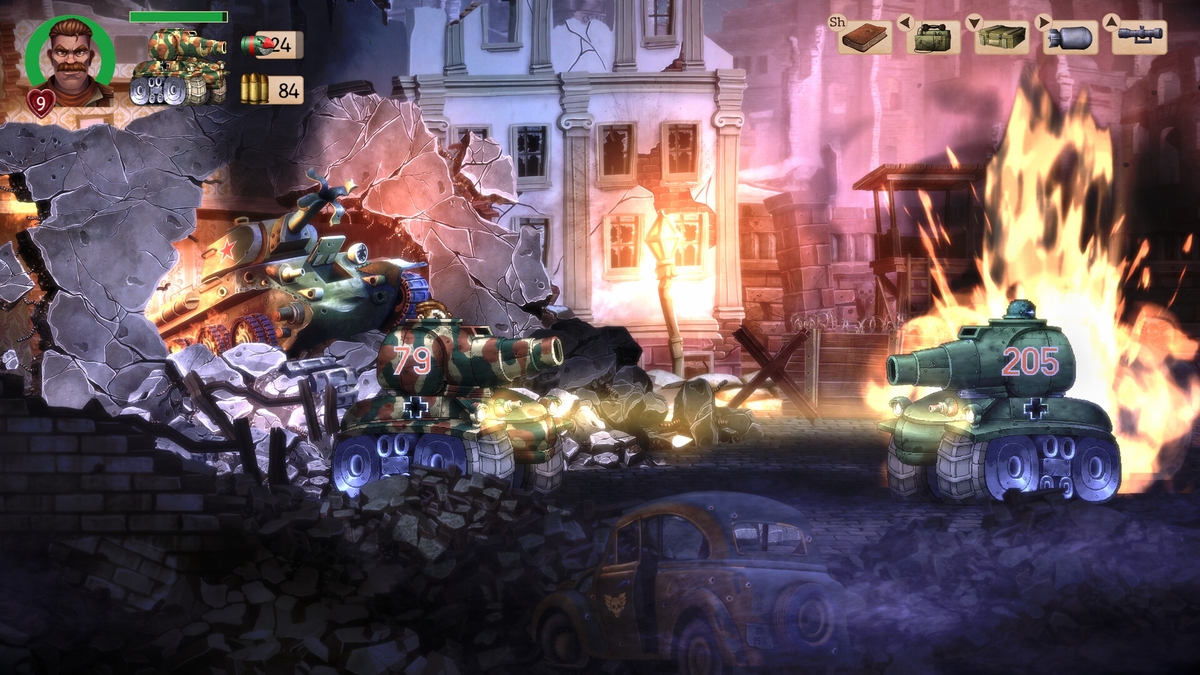Click the mustached driver portrait
This screenshot has width=1200, height=675.
click(x=69, y=60)
